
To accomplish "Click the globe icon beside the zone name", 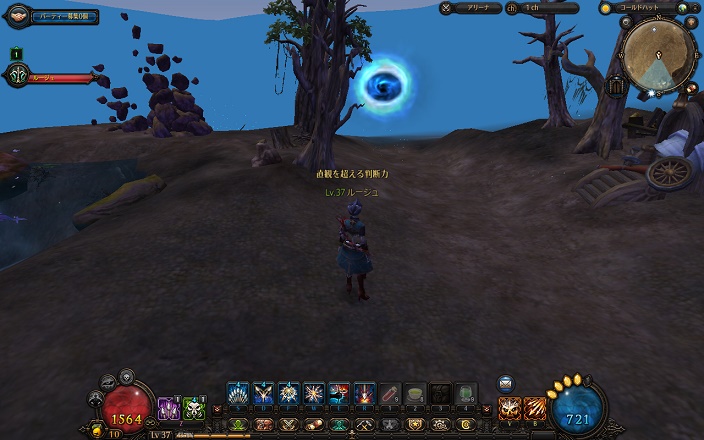I will pyautogui.click(x=681, y=7).
